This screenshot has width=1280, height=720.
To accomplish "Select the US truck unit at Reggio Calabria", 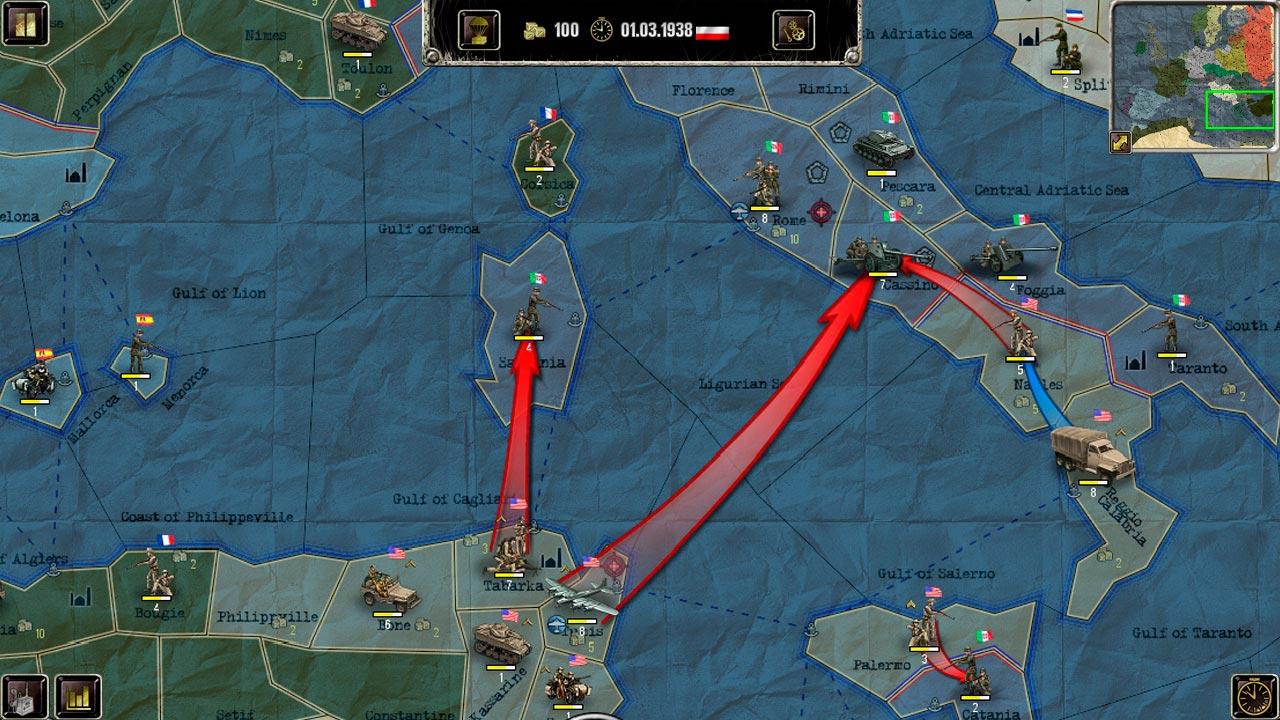I will [x=1092, y=457].
